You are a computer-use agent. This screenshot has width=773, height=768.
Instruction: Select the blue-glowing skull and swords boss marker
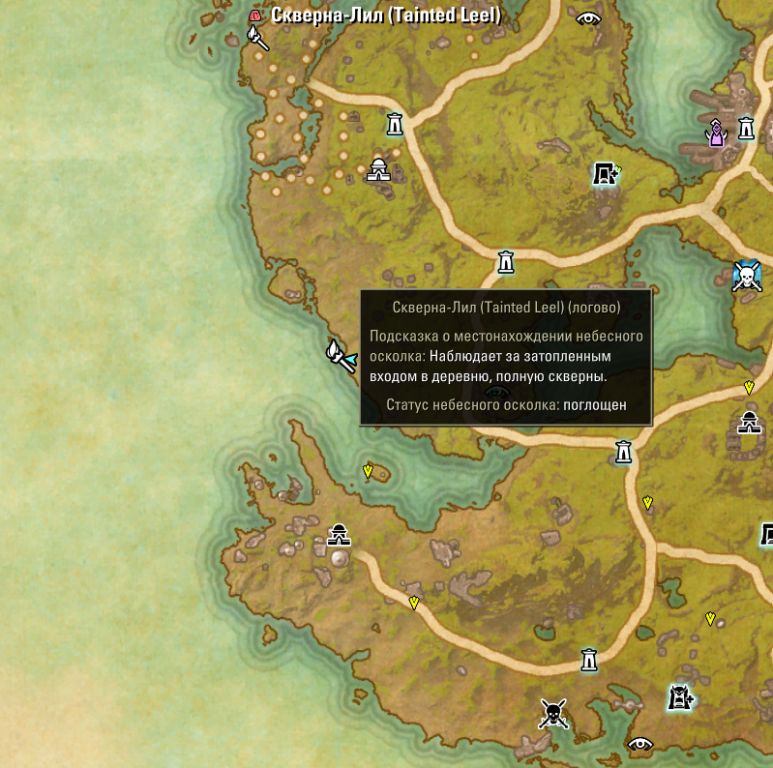(x=746, y=276)
